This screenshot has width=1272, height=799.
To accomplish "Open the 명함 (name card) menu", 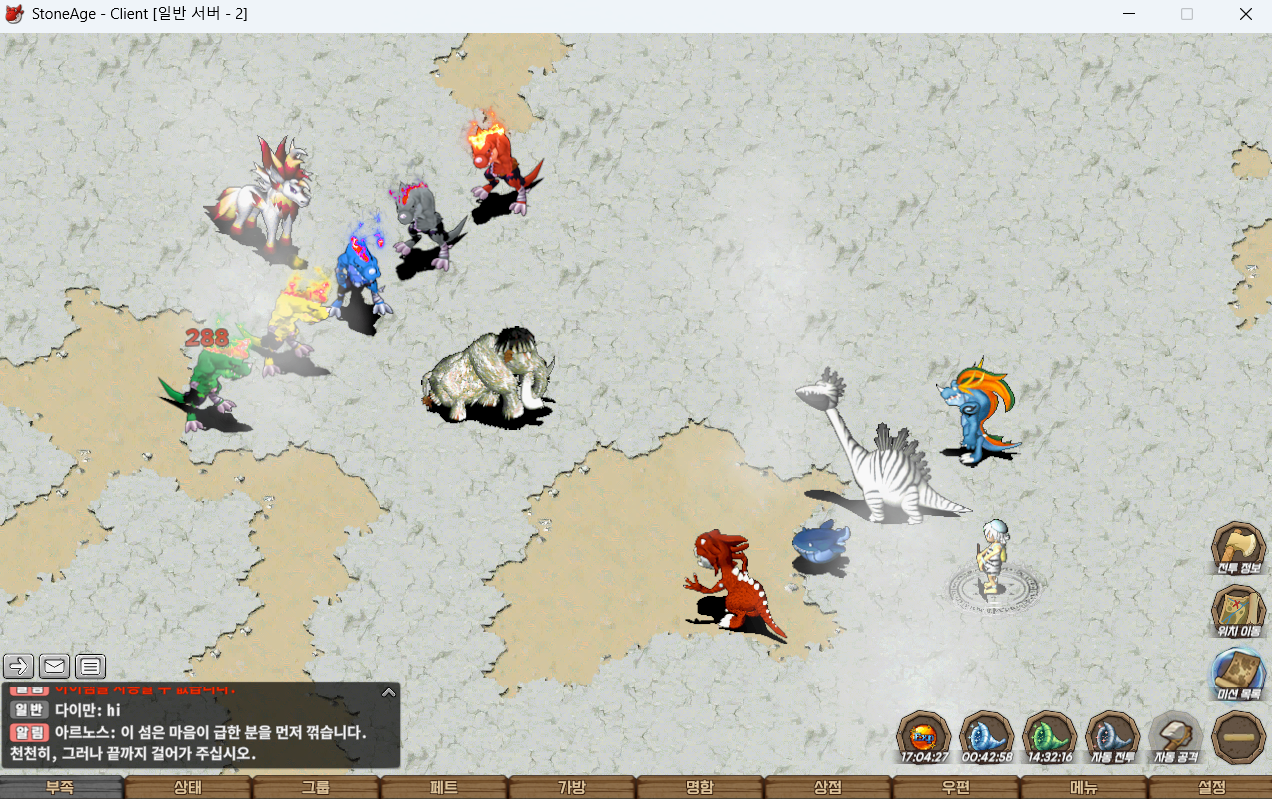I will click(x=700, y=788).
